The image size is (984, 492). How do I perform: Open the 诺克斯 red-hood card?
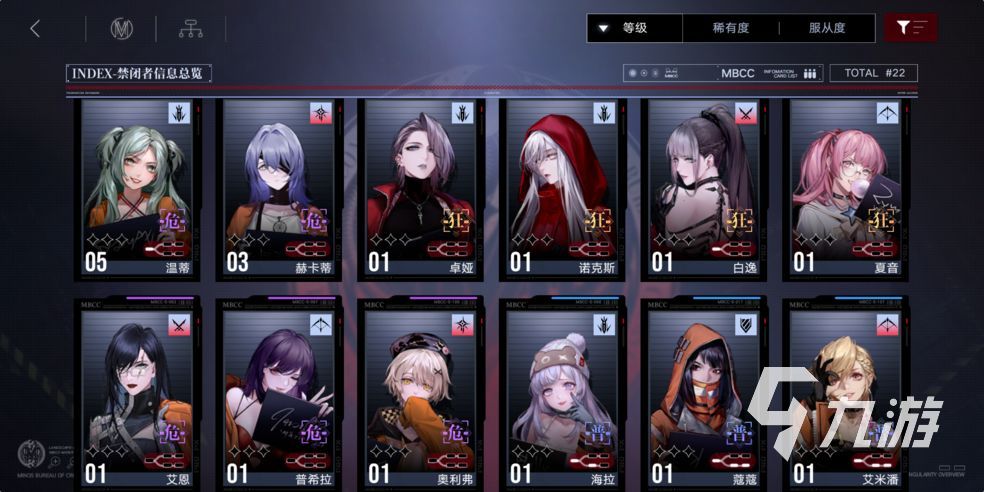562,188
